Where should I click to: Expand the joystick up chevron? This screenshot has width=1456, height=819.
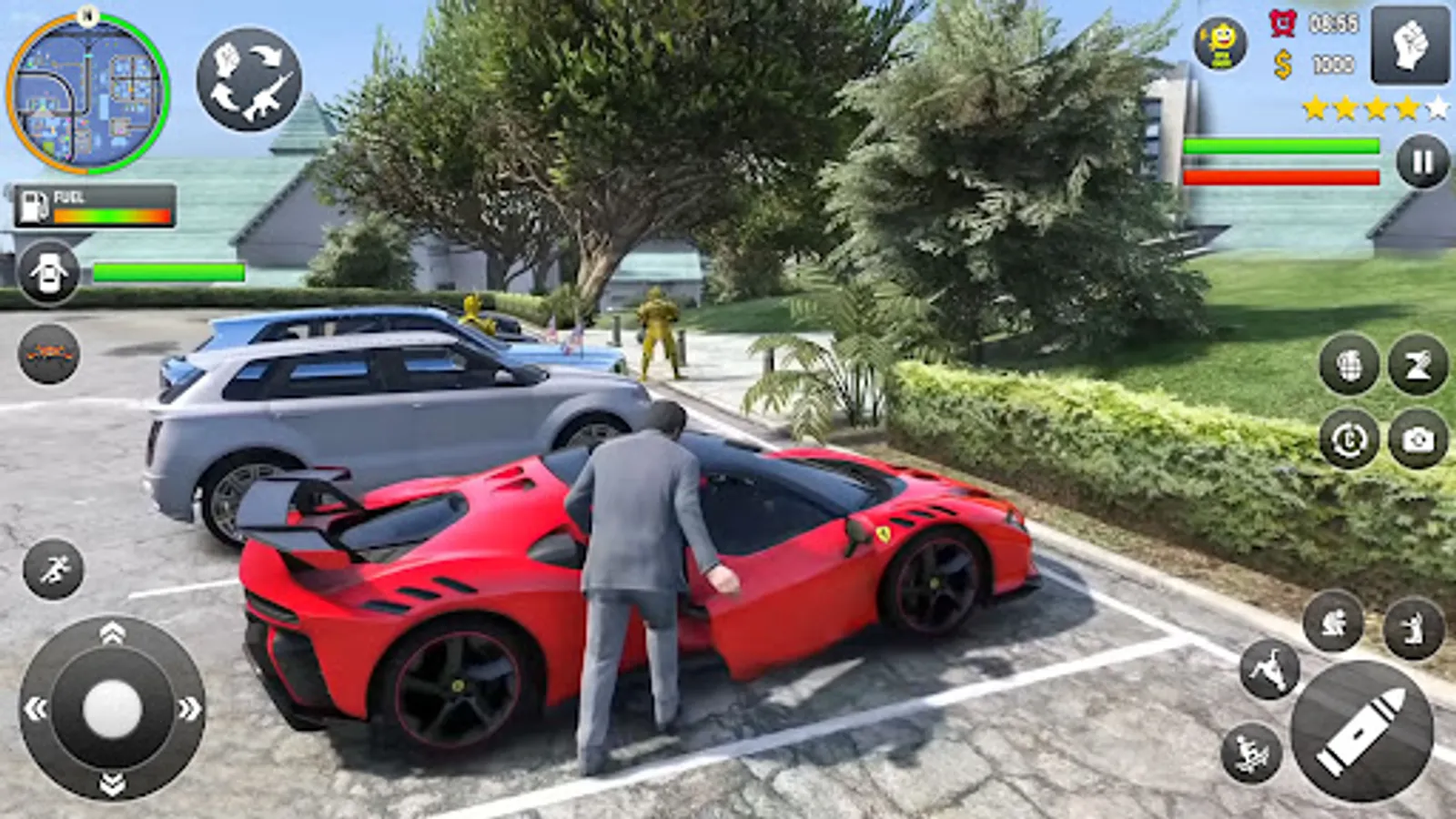(x=109, y=632)
